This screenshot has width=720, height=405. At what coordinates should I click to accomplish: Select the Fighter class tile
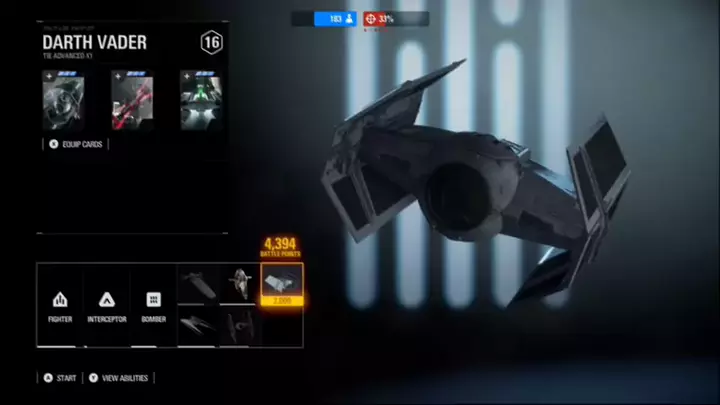tap(60, 304)
